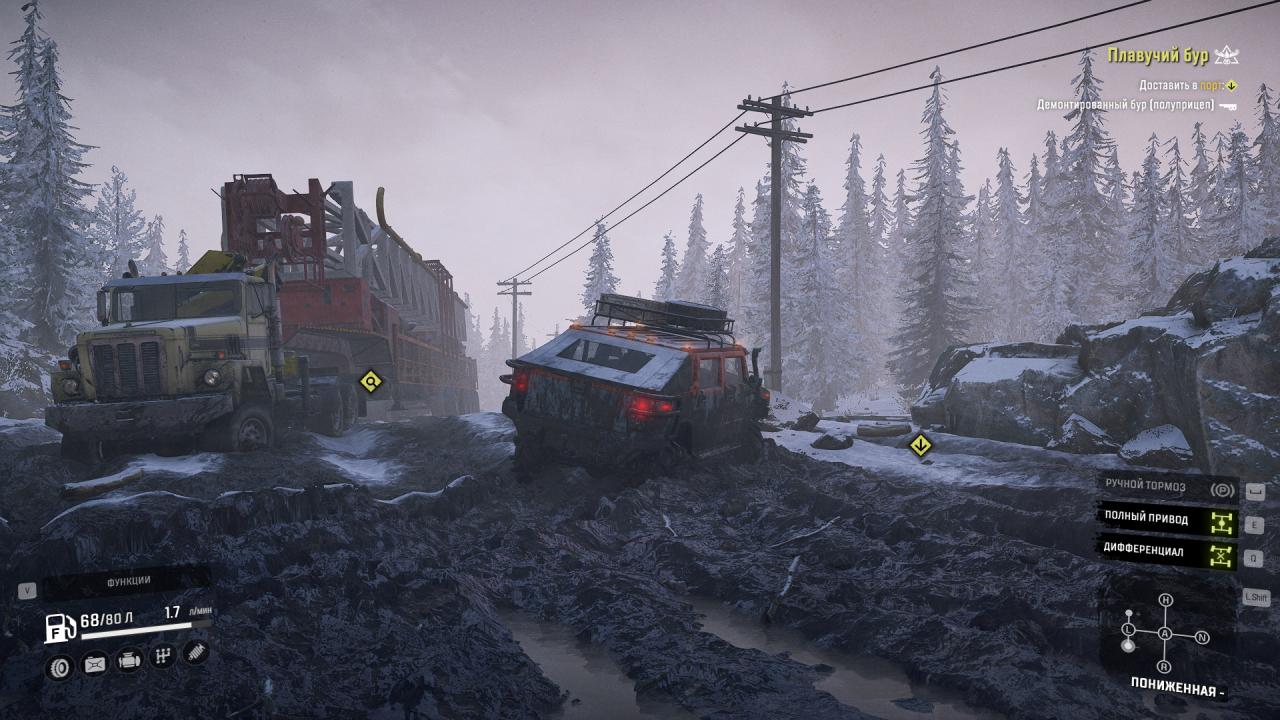The image size is (1280, 720).
Task: Toggle the Дифференциал lock
Action: click(x=1168, y=551)
